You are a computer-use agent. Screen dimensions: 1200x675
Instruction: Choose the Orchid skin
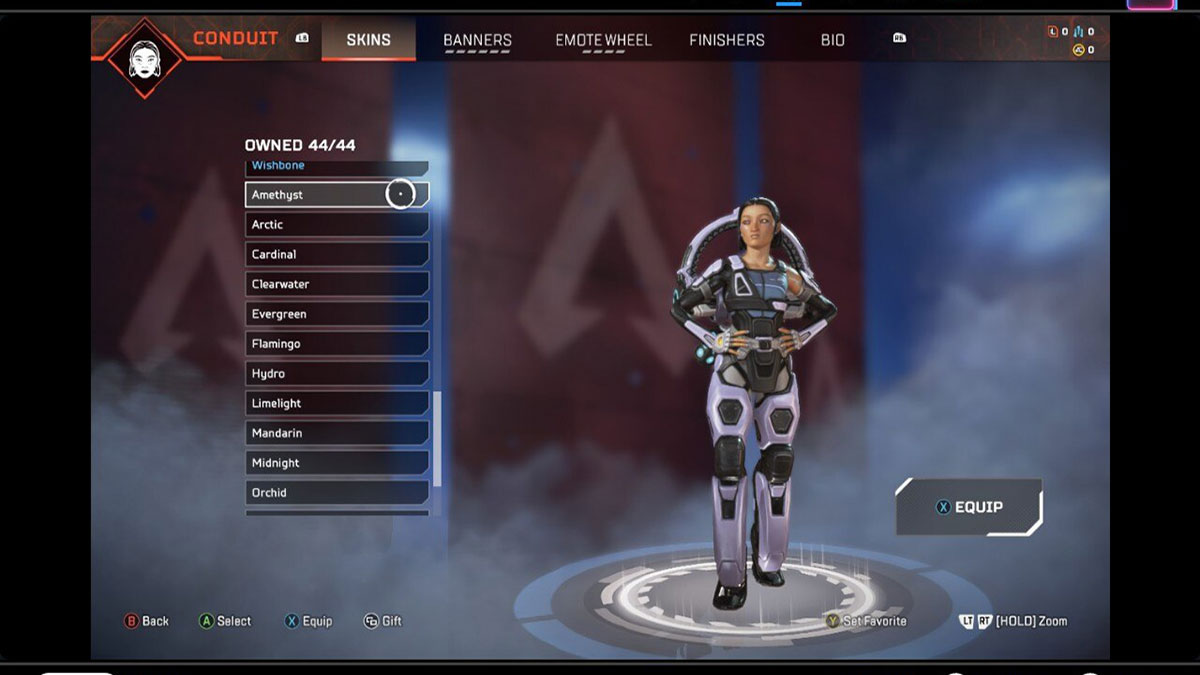click(336, 493)
